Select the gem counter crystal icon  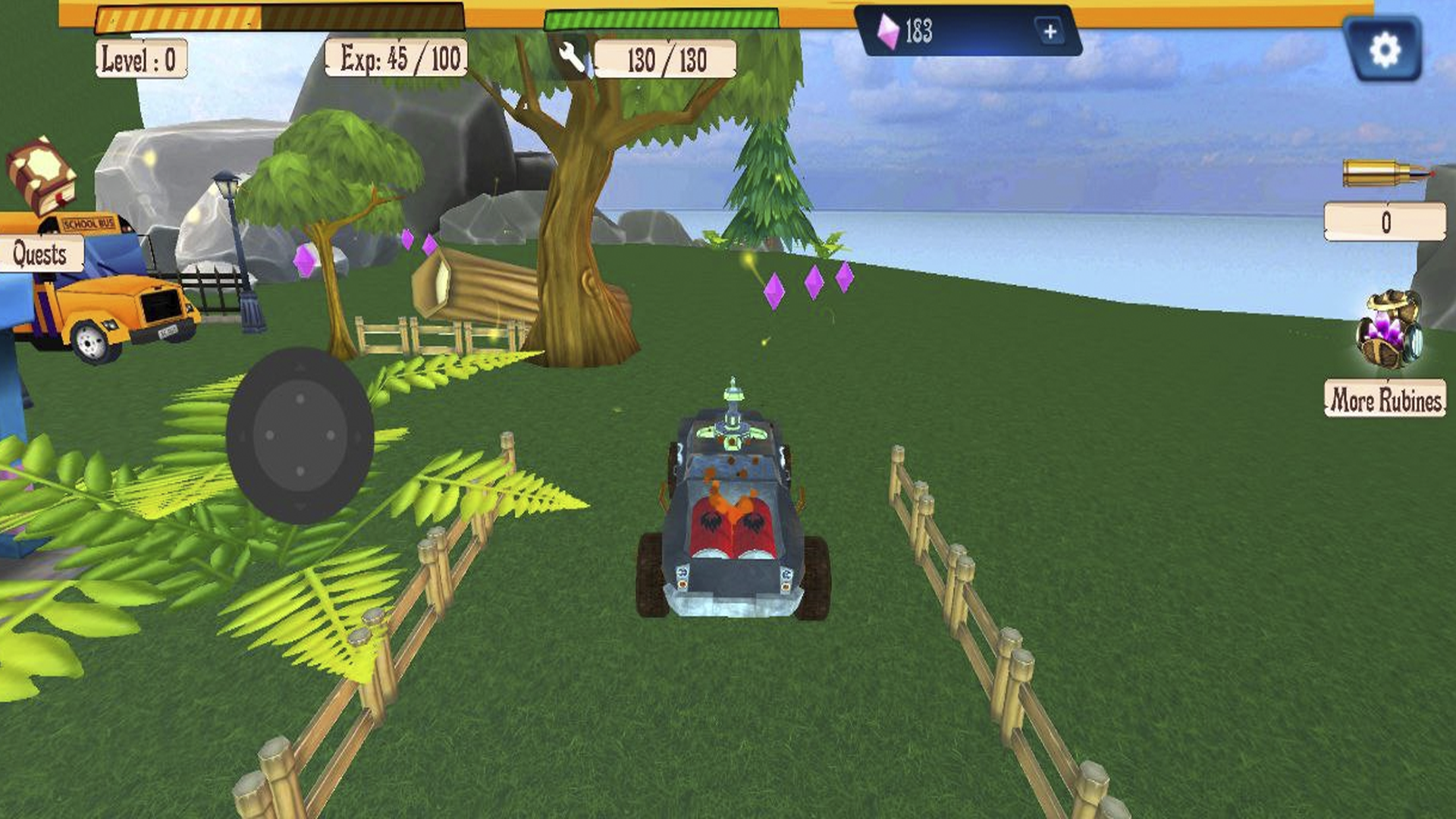[x=890, y=32]
